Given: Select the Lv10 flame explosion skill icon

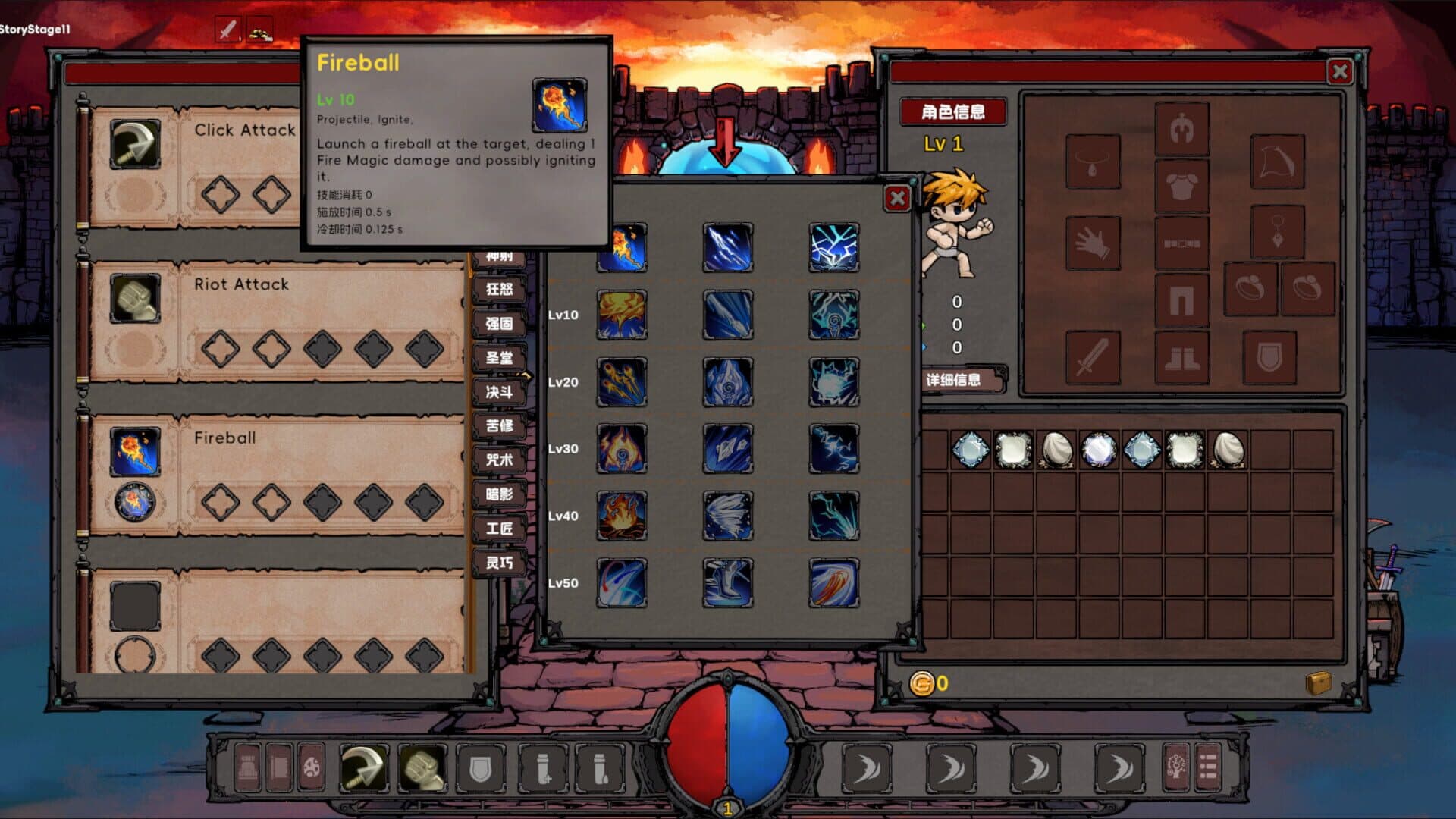Looking at the screenshot, I should point(622,315).
